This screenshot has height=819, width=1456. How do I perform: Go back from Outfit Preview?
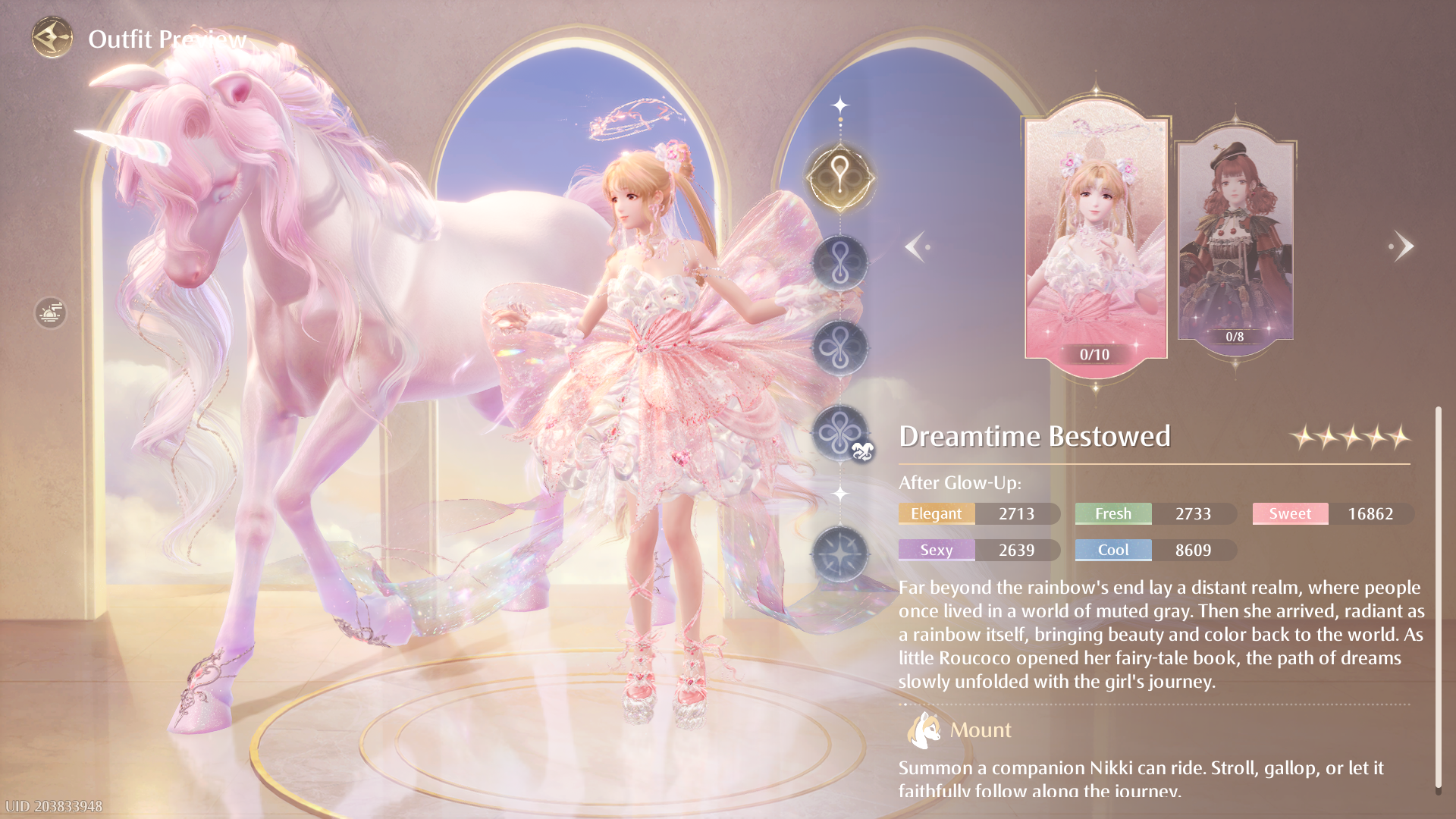(x=52, y=37)
